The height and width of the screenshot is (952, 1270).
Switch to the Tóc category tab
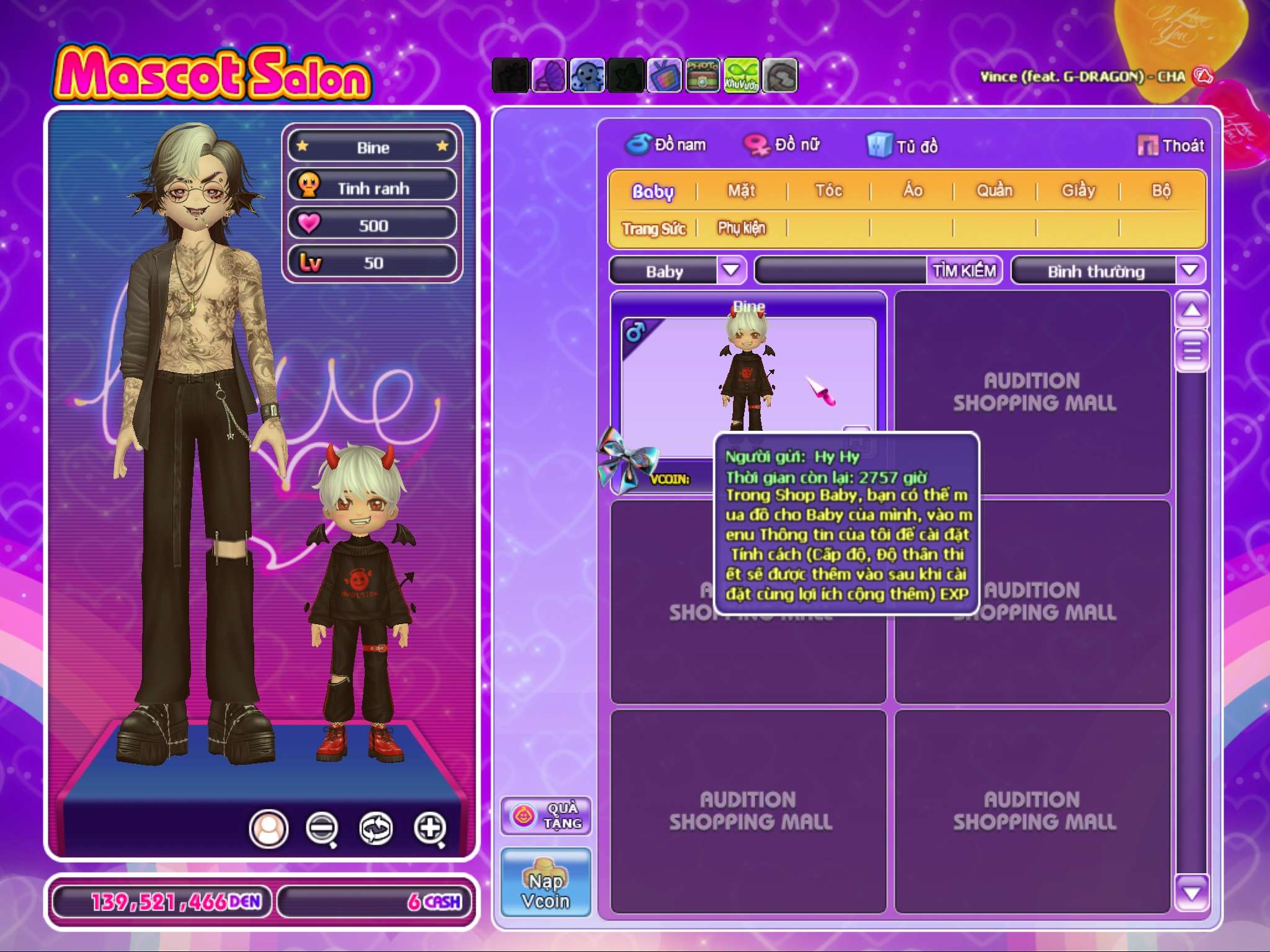tap(828, 191)
